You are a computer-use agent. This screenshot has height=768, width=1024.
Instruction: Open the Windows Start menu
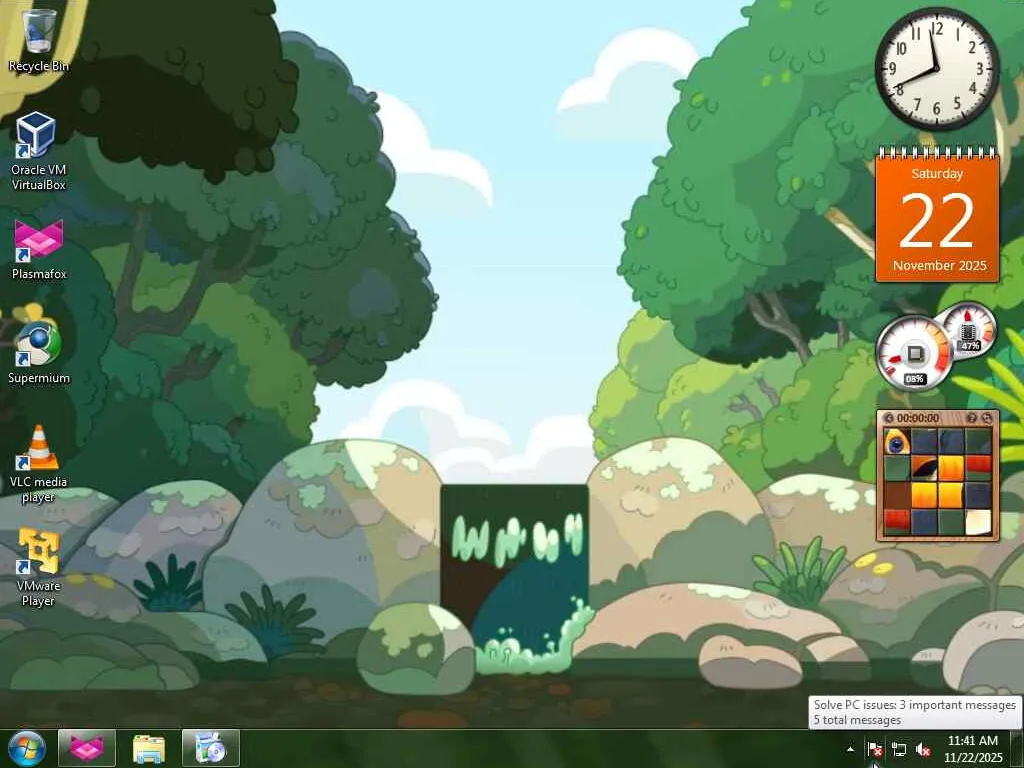point(27,747)
